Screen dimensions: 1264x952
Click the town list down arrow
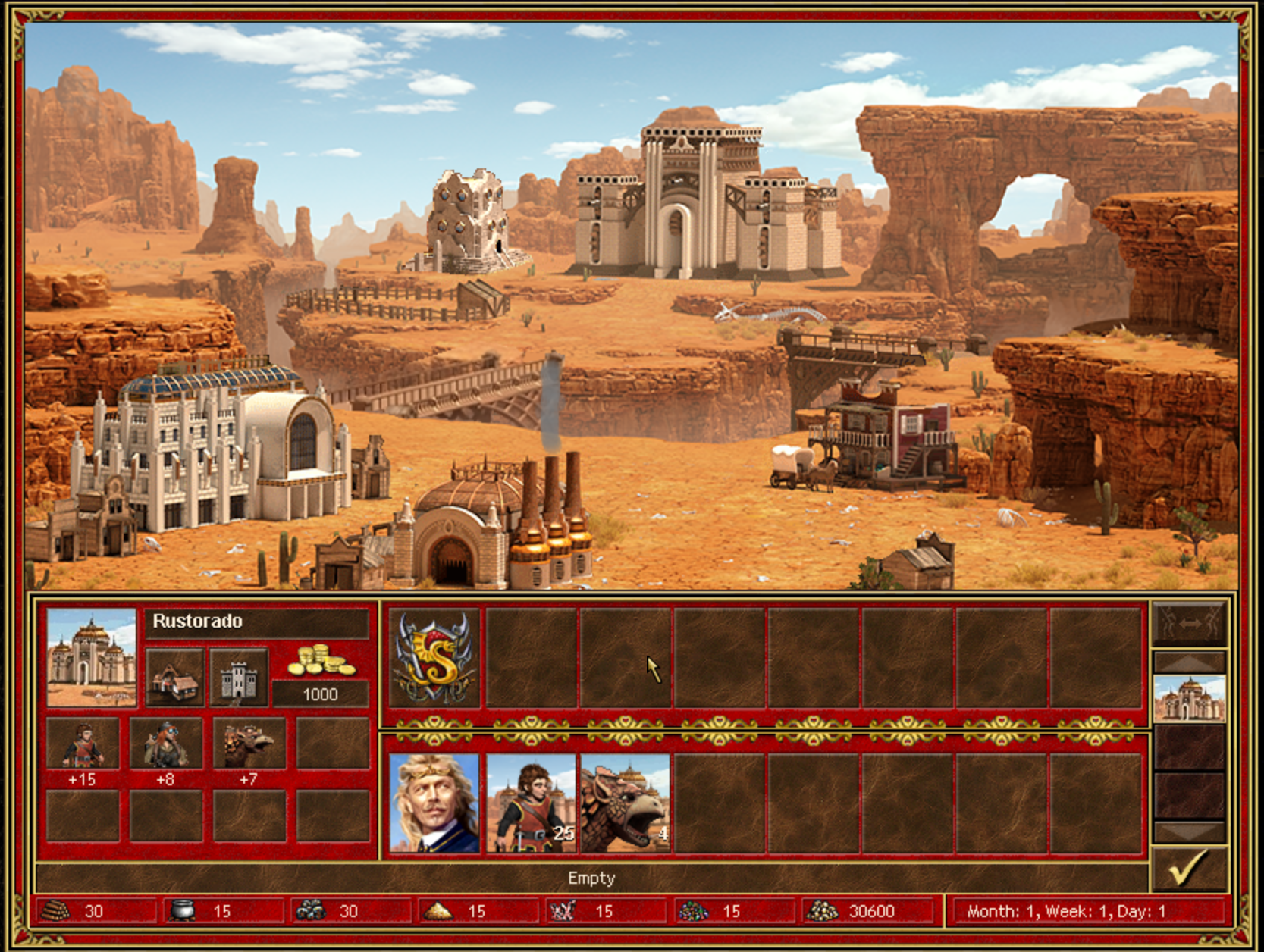click(x=1188, y=831)
